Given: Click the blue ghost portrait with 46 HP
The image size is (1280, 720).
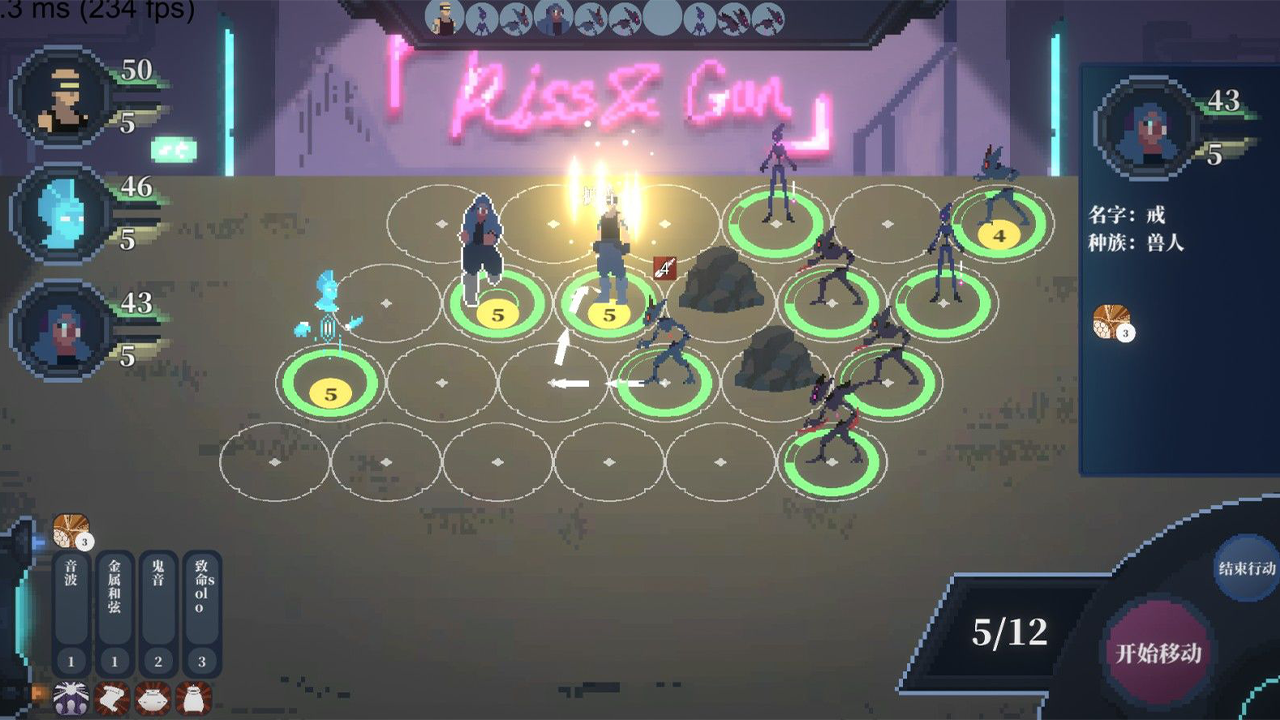Looking at the screenshot, I should [x=57, y=215].
